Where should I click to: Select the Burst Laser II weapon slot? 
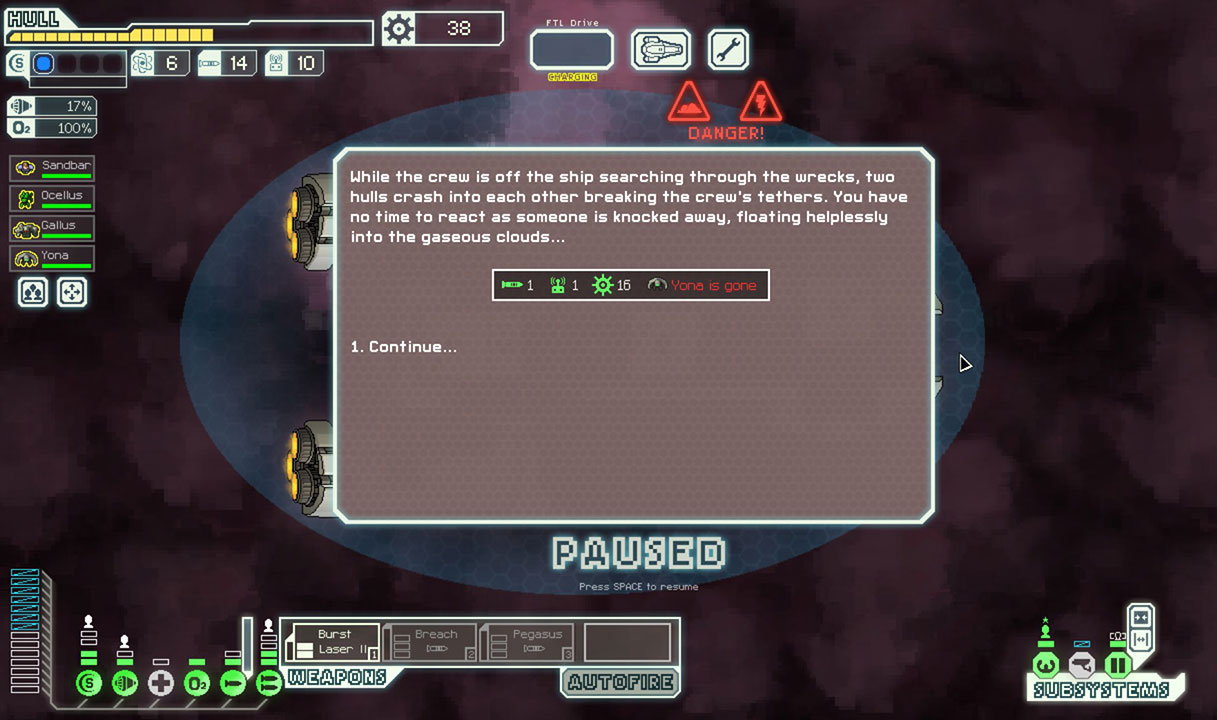[x=333, y=642]
